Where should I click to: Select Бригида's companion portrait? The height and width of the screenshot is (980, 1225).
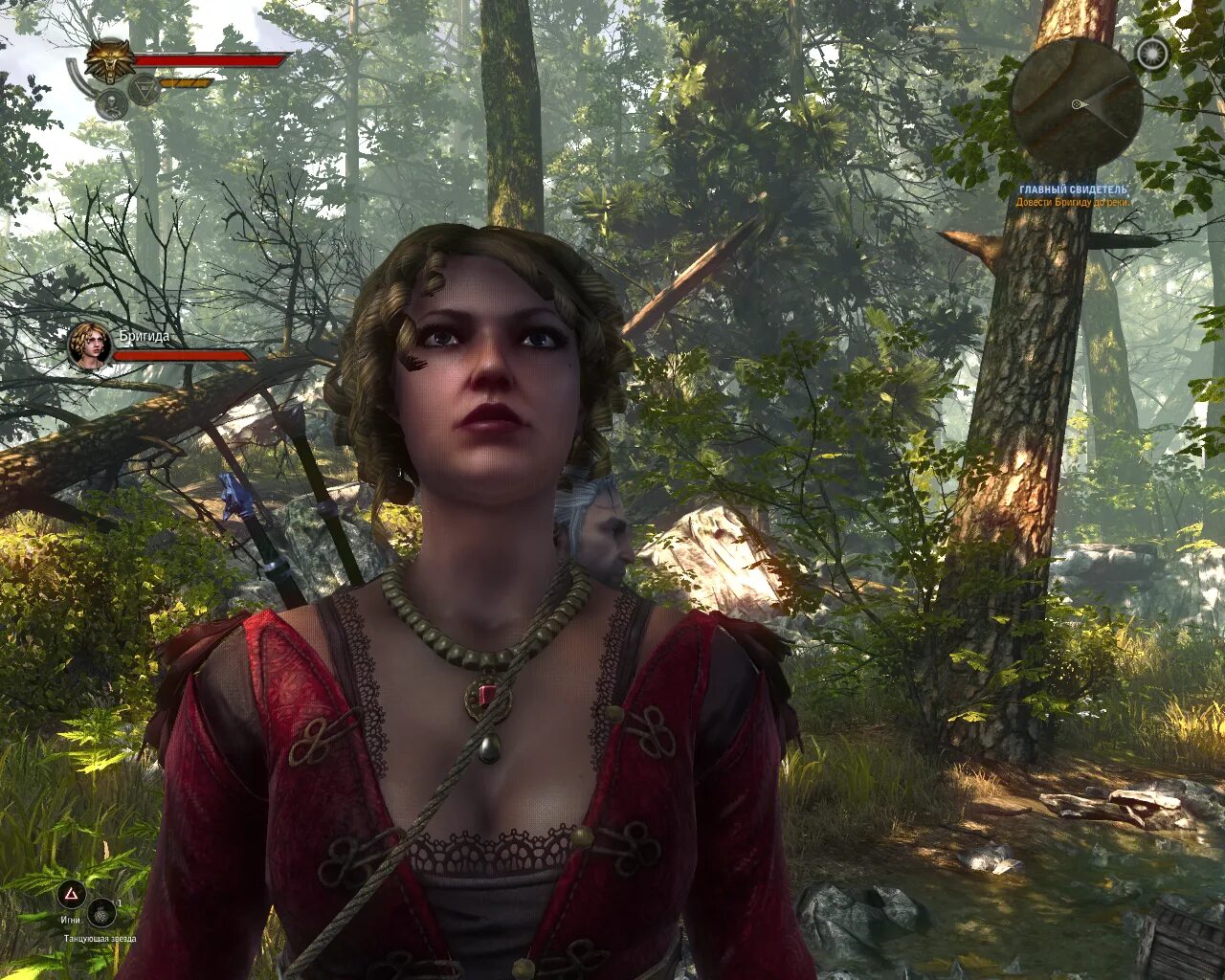pos(90,345)
